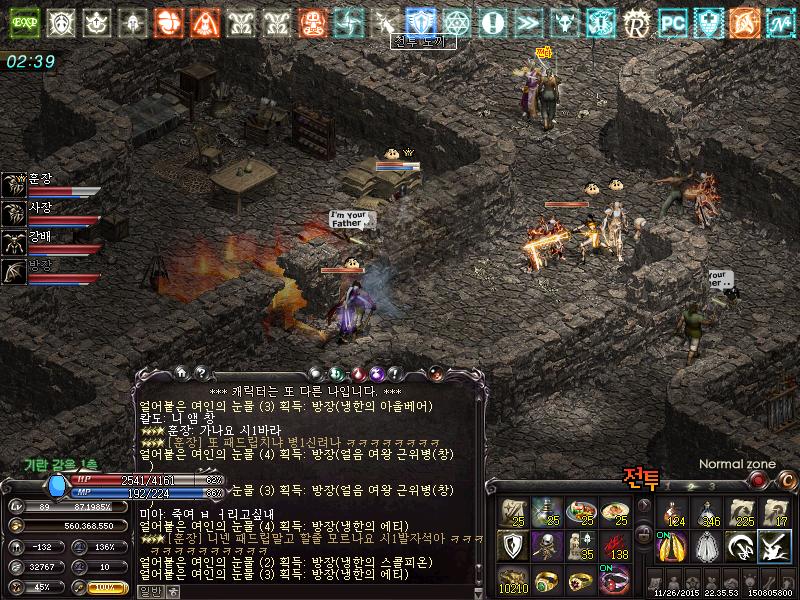Screen dimensions: 800x600
Task: Click the PC buff icon
Action: (x=673, y=22)
